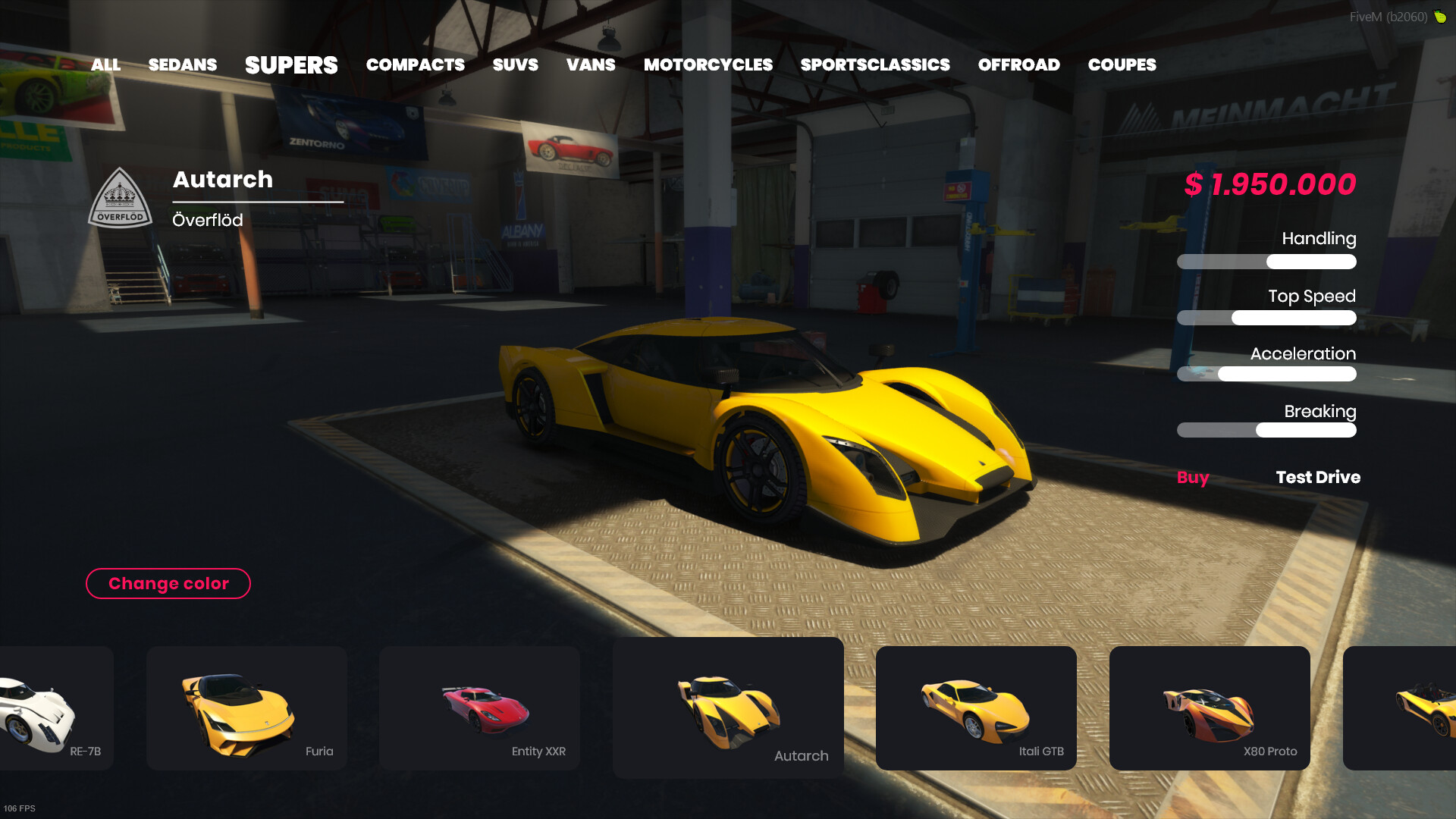Viewport: 1456px width, 819px height.
Task: View the COUPES category
Action: point(1122,65)
